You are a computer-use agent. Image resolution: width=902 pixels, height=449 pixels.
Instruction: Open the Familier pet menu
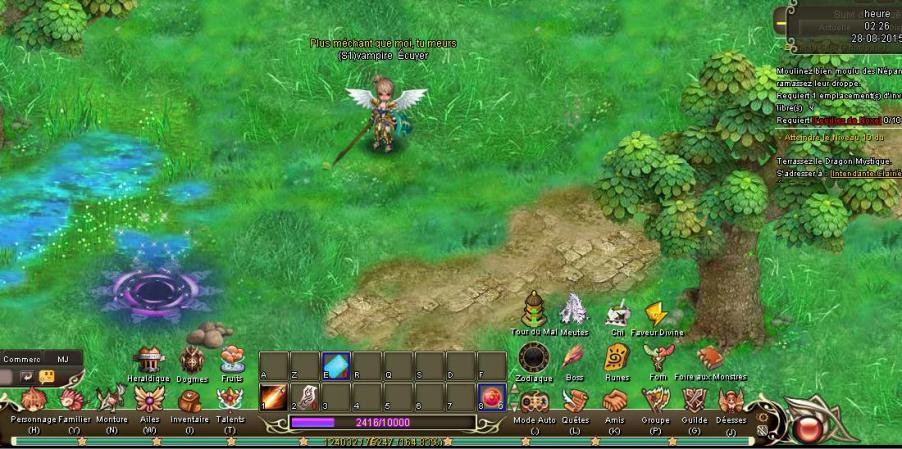click(74, 402)
